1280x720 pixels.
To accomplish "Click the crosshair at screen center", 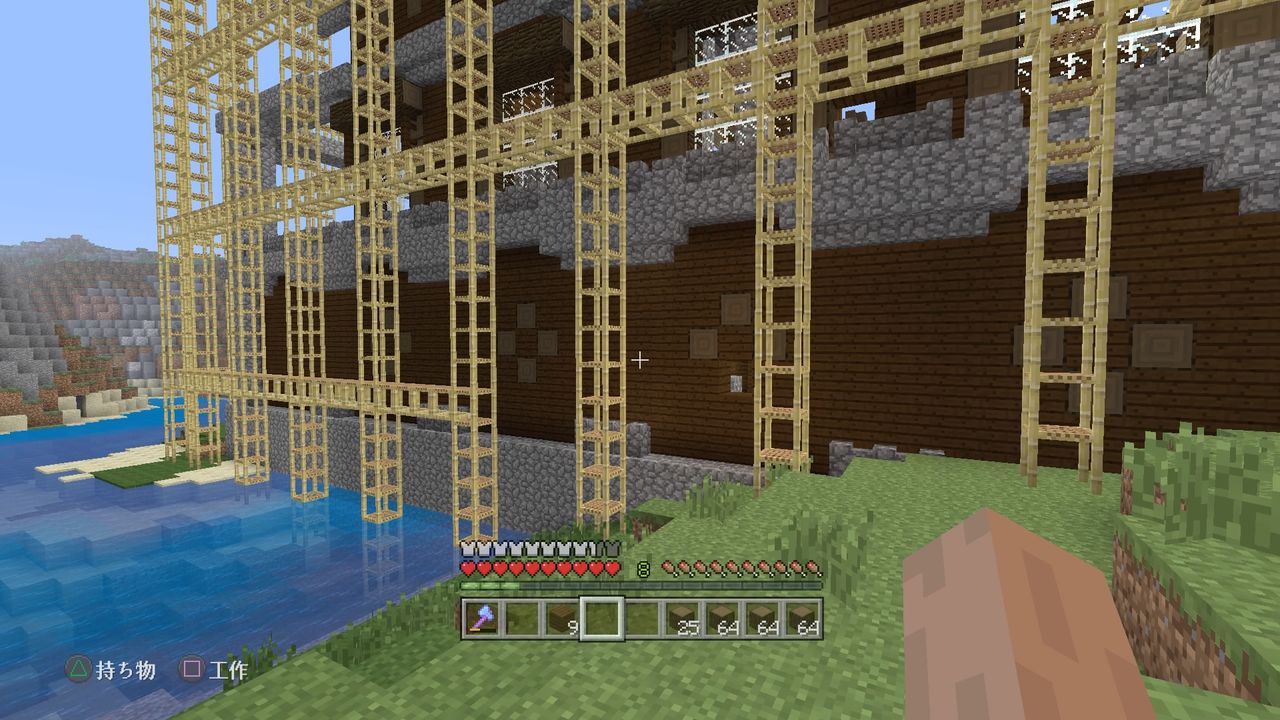I will coord(640,360).
